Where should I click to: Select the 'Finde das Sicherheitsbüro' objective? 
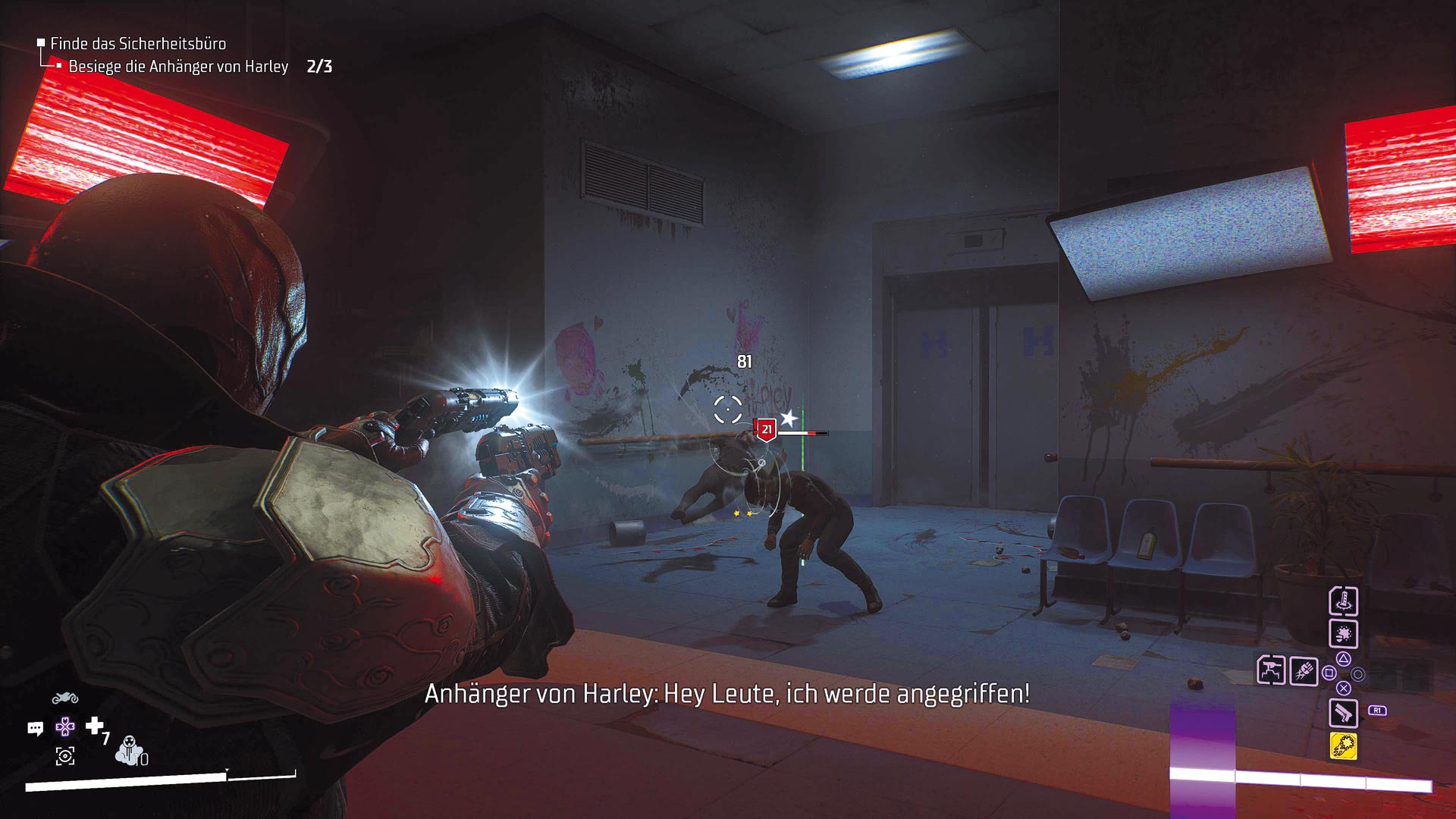coord(137,44)
